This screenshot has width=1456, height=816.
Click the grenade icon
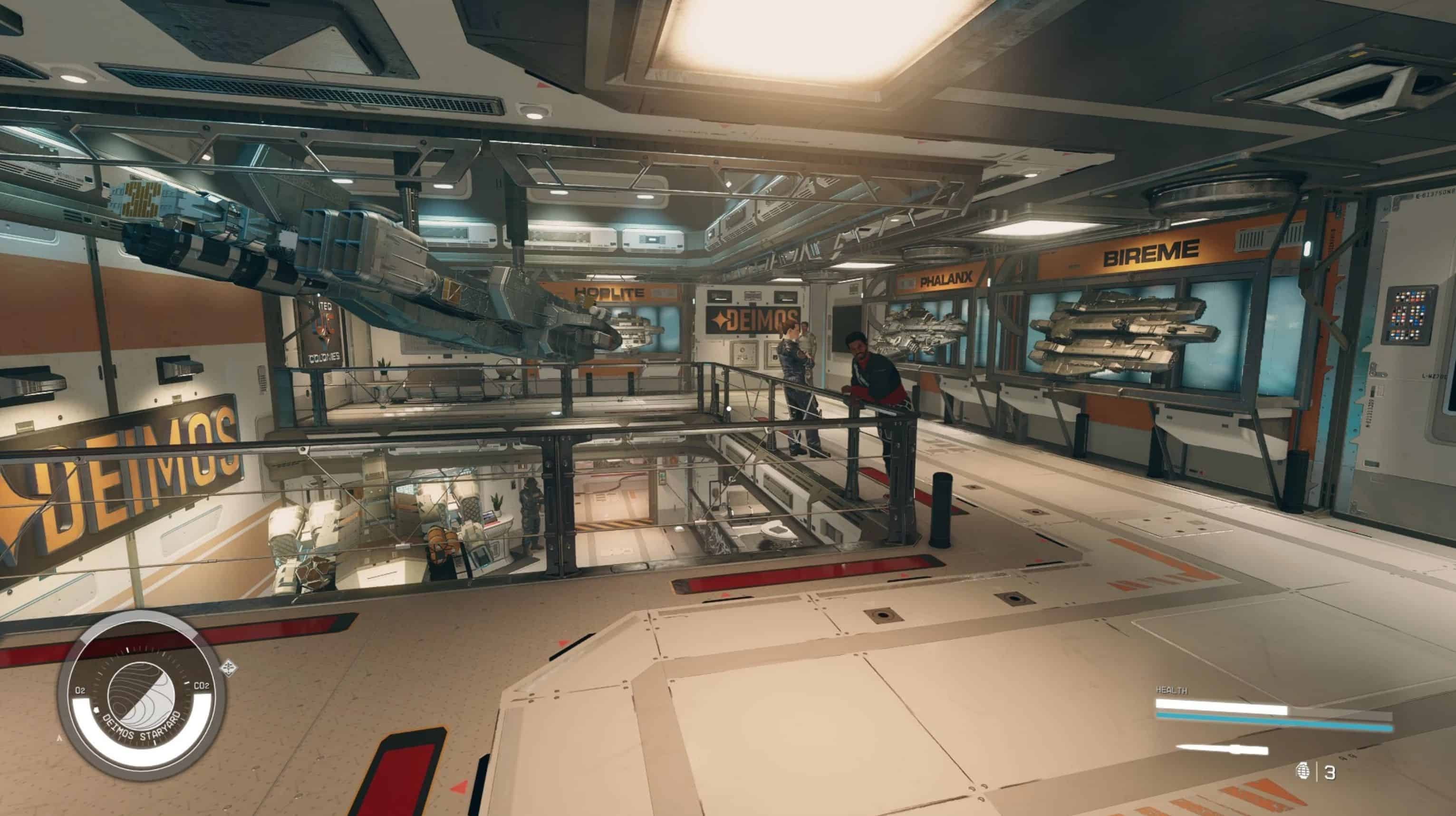[1302, 771]
